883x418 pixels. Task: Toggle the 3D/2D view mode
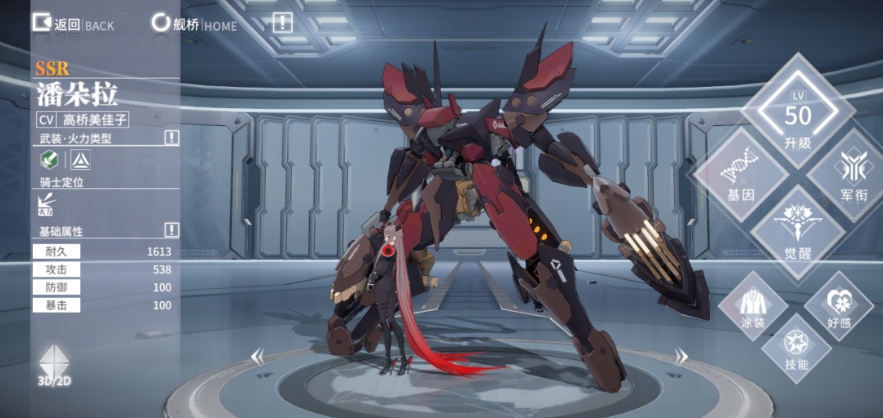pyautogui.click(x=56, y=369)
